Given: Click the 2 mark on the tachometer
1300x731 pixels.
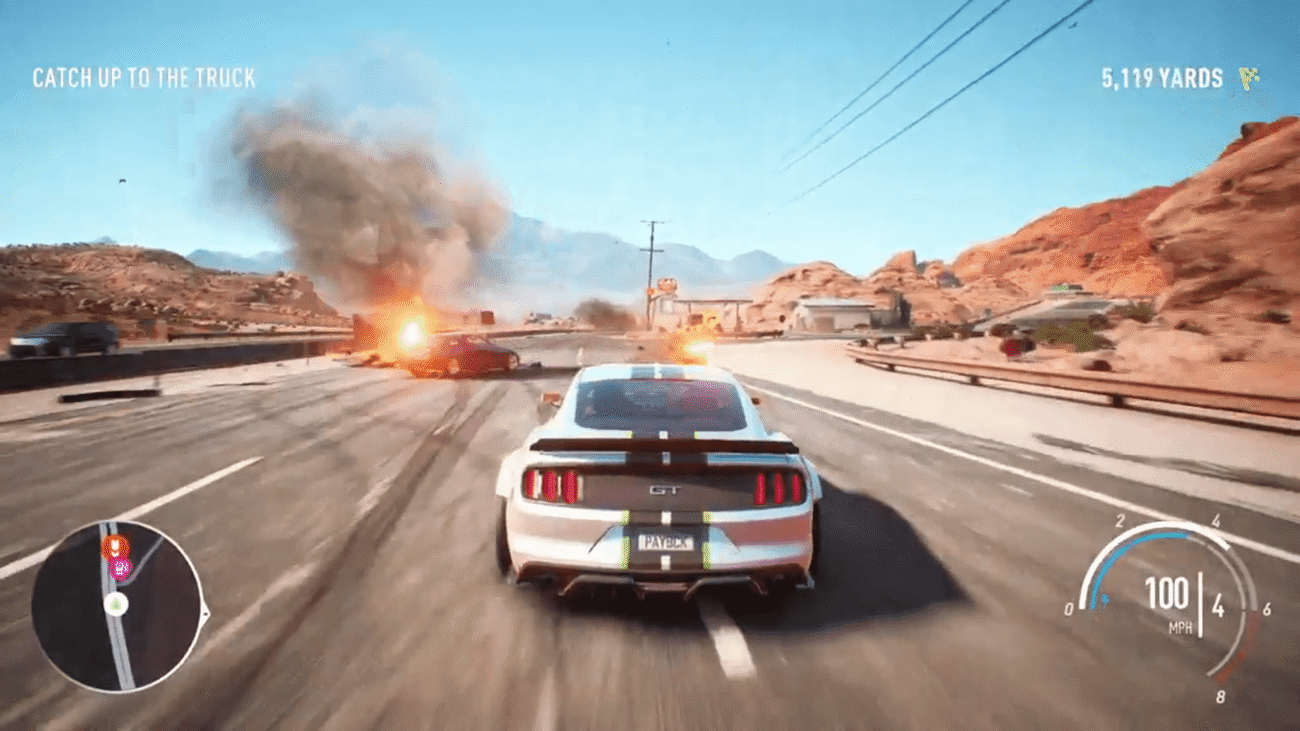Looking at the screenshot, I should point(1121,520).
